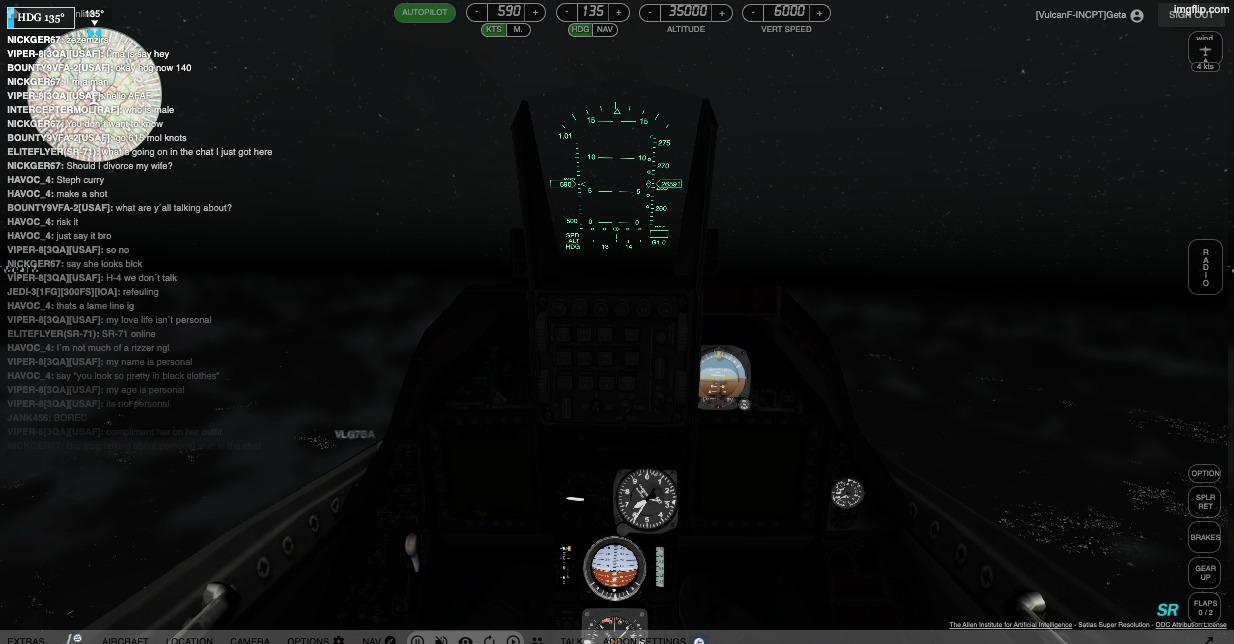Toggle the green AUTOPILOT button
Screen dimensions: 1234x644
(x=425, y=13)
